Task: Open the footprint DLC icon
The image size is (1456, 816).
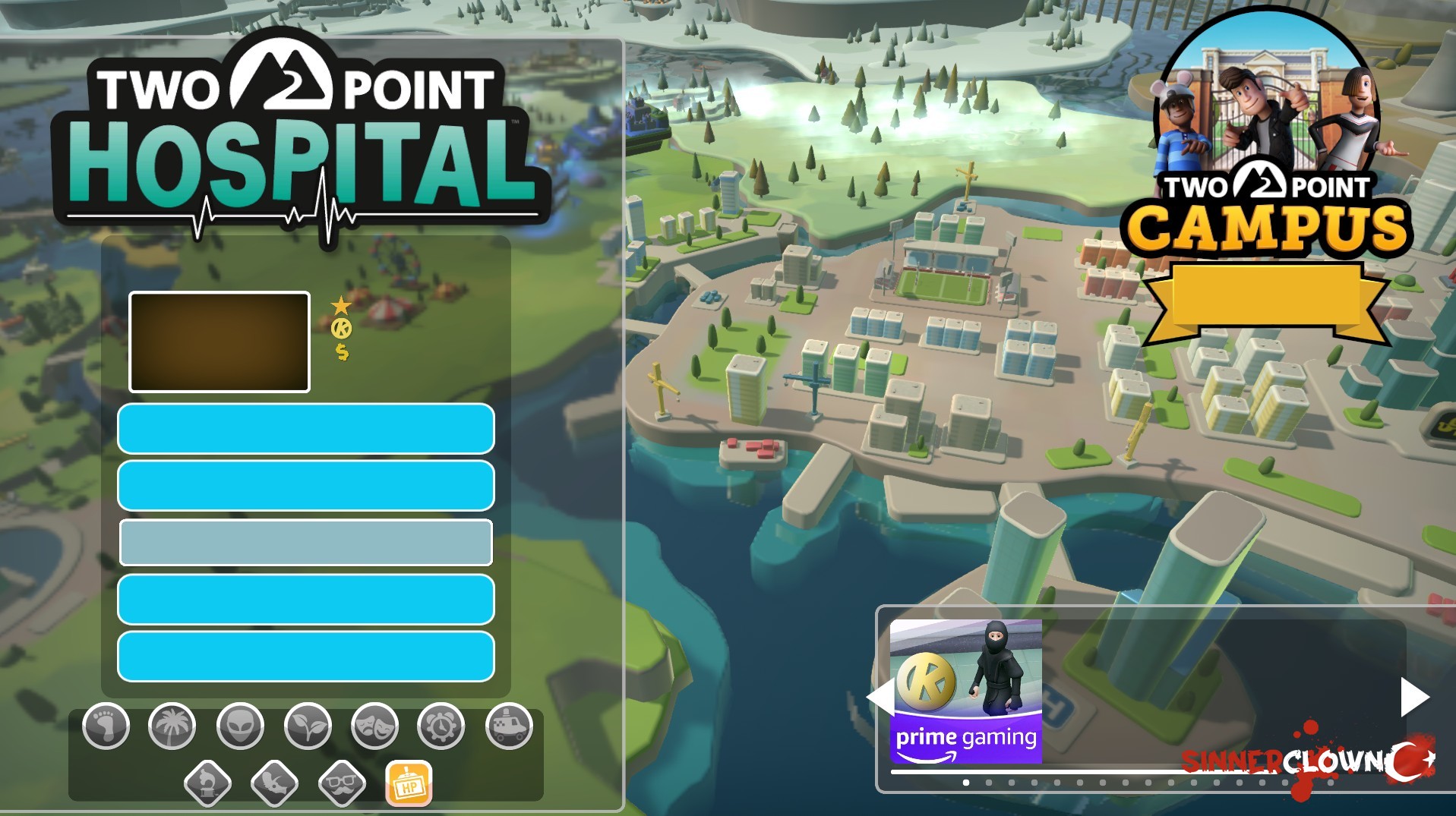Action: tap(106, 726)
